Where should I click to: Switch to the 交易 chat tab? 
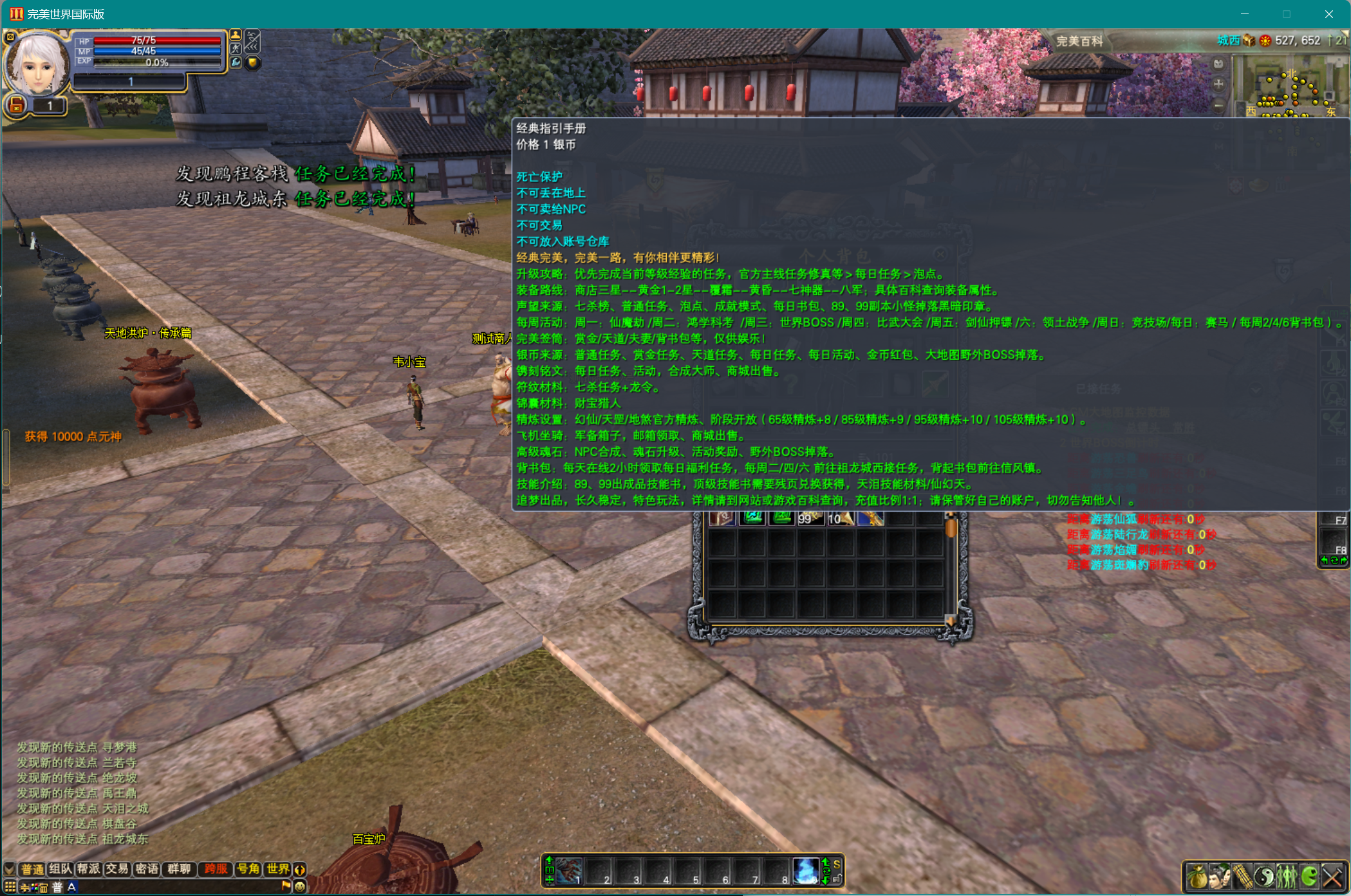117,869
